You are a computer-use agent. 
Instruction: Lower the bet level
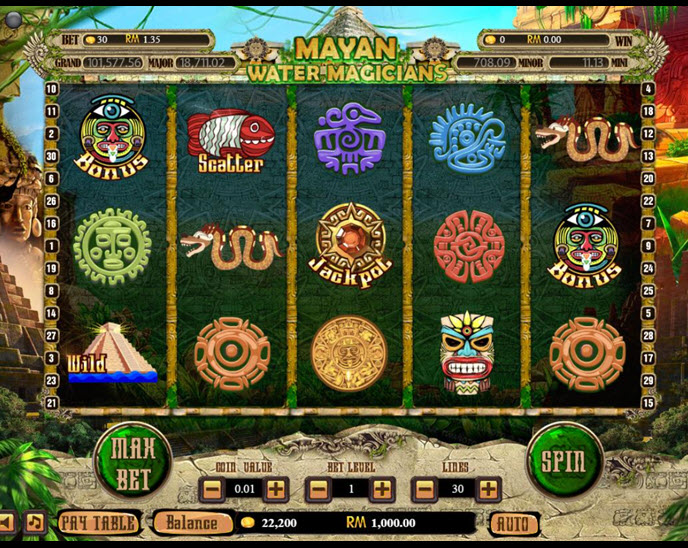coord(317,490)
